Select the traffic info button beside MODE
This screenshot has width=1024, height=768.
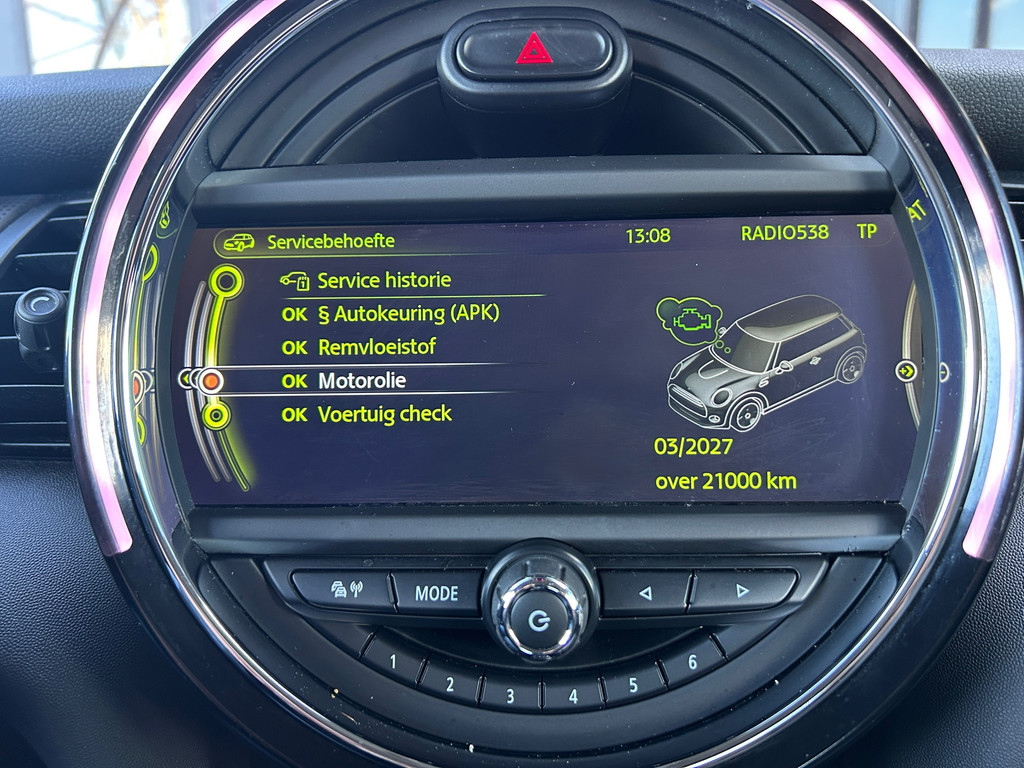tap(340, 589)
